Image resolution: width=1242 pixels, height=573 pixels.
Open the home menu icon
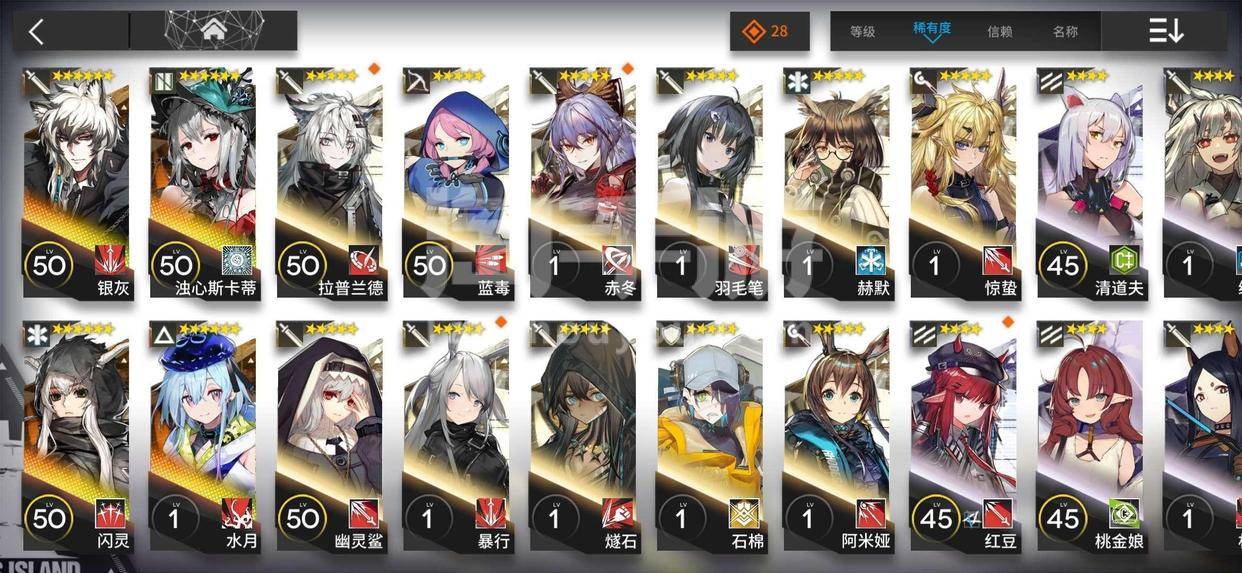tap(213, 31)
